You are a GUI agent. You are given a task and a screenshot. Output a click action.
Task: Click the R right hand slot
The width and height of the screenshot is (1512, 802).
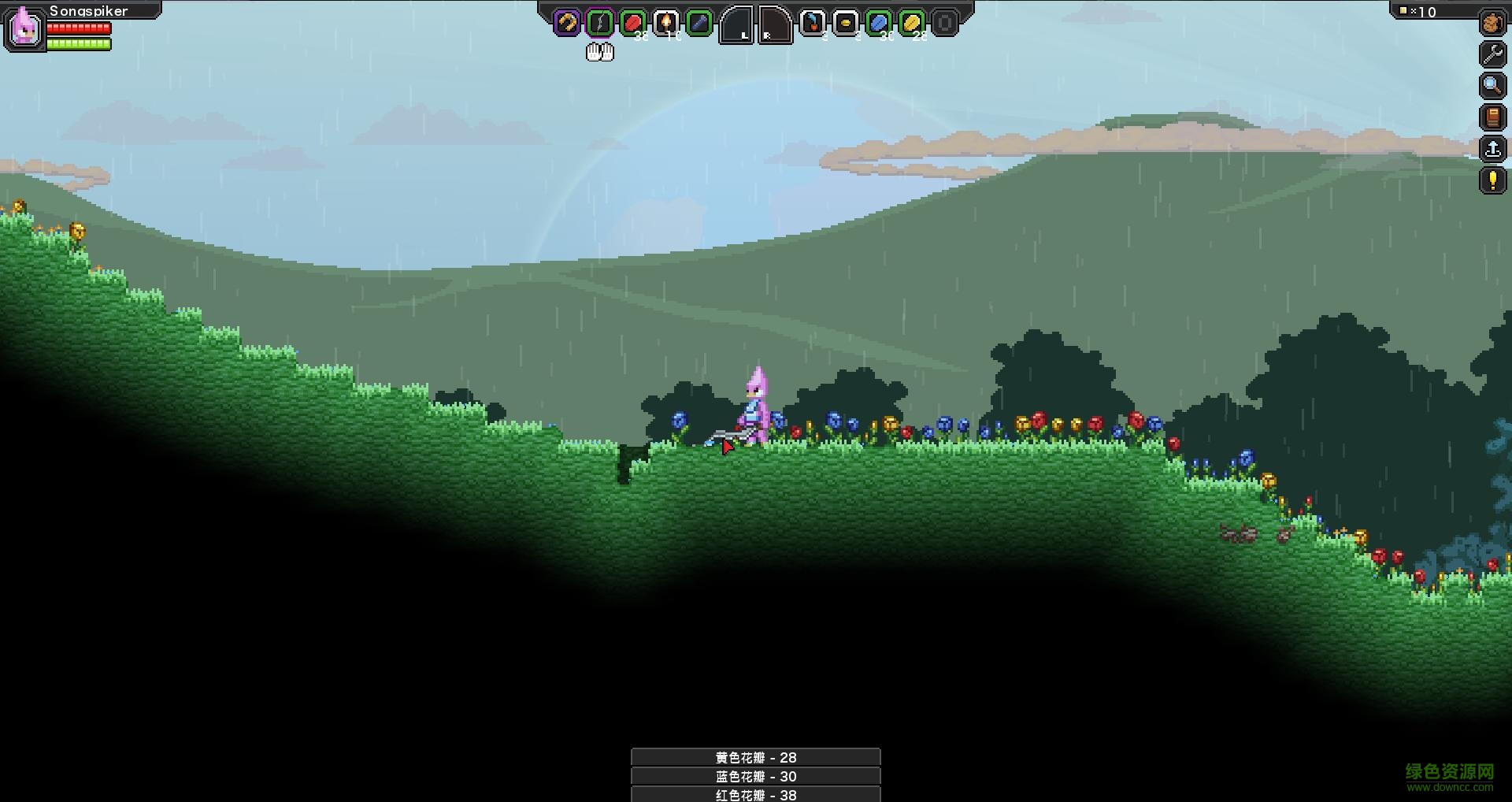coord(773,24)
